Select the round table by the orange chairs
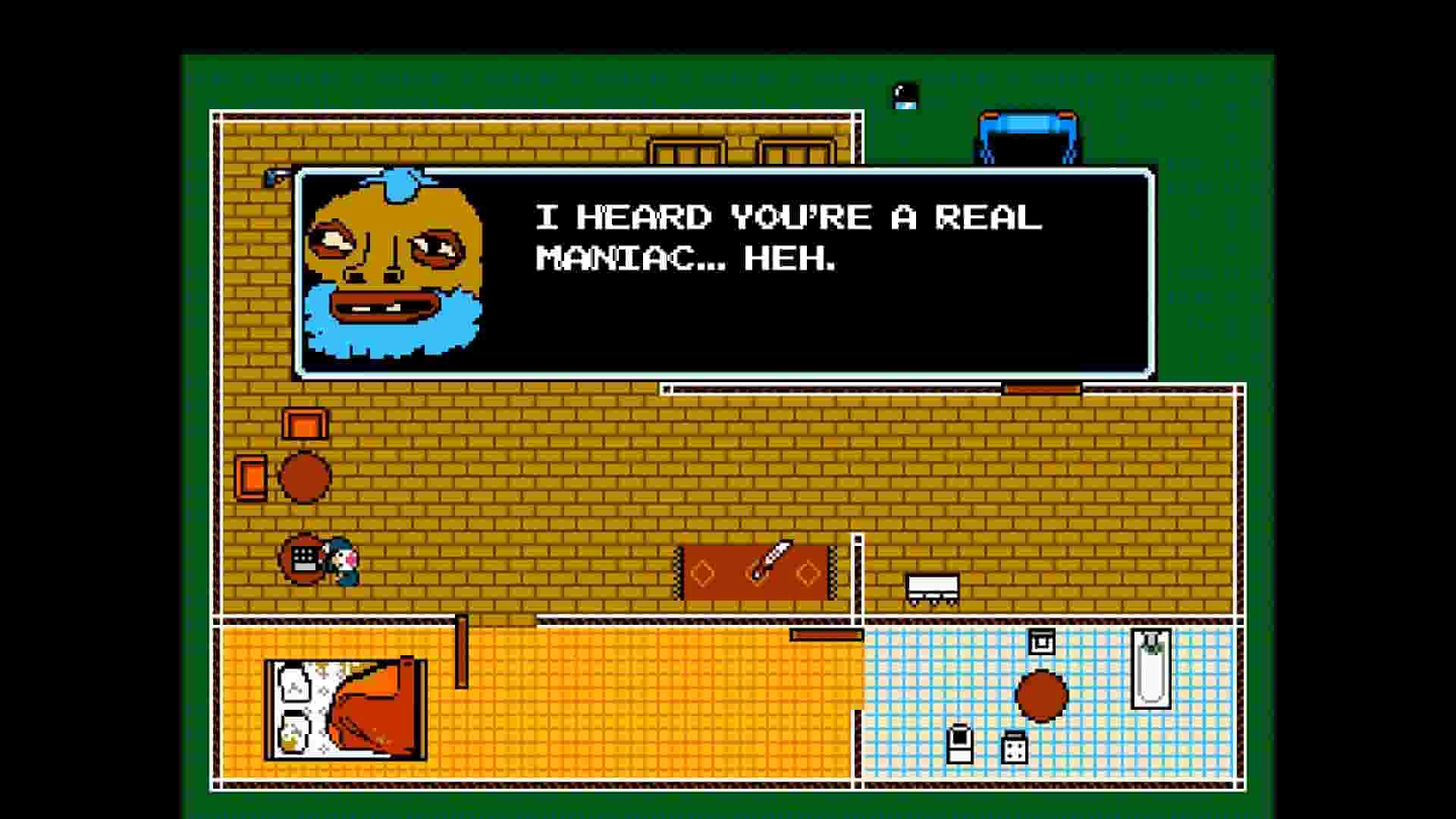Image resolution: width=1456 pixels, height=819 pixels. pyautogui.click(x=307, y=478)
